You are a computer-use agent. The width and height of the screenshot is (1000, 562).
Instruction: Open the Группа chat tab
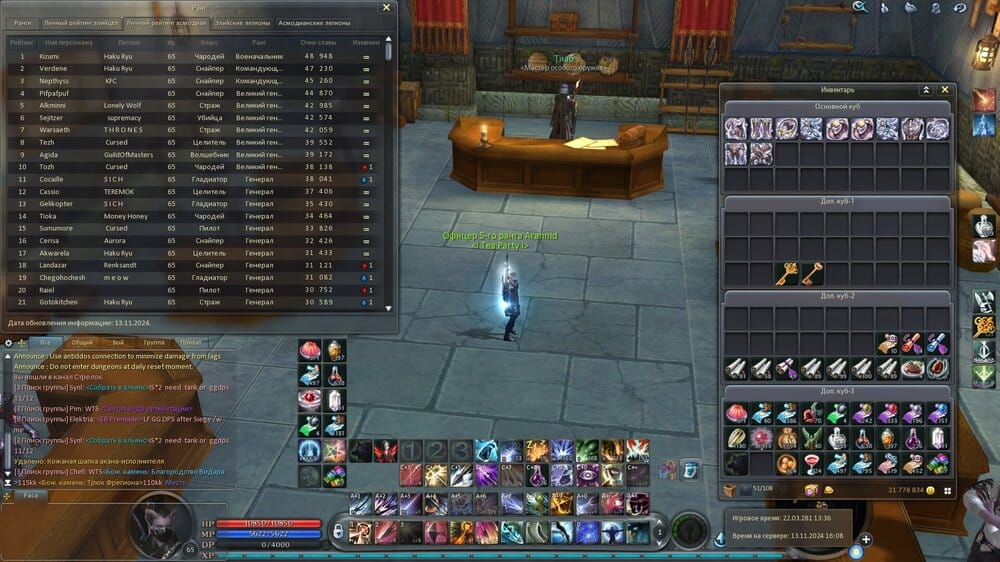click(x=154, y=343)
